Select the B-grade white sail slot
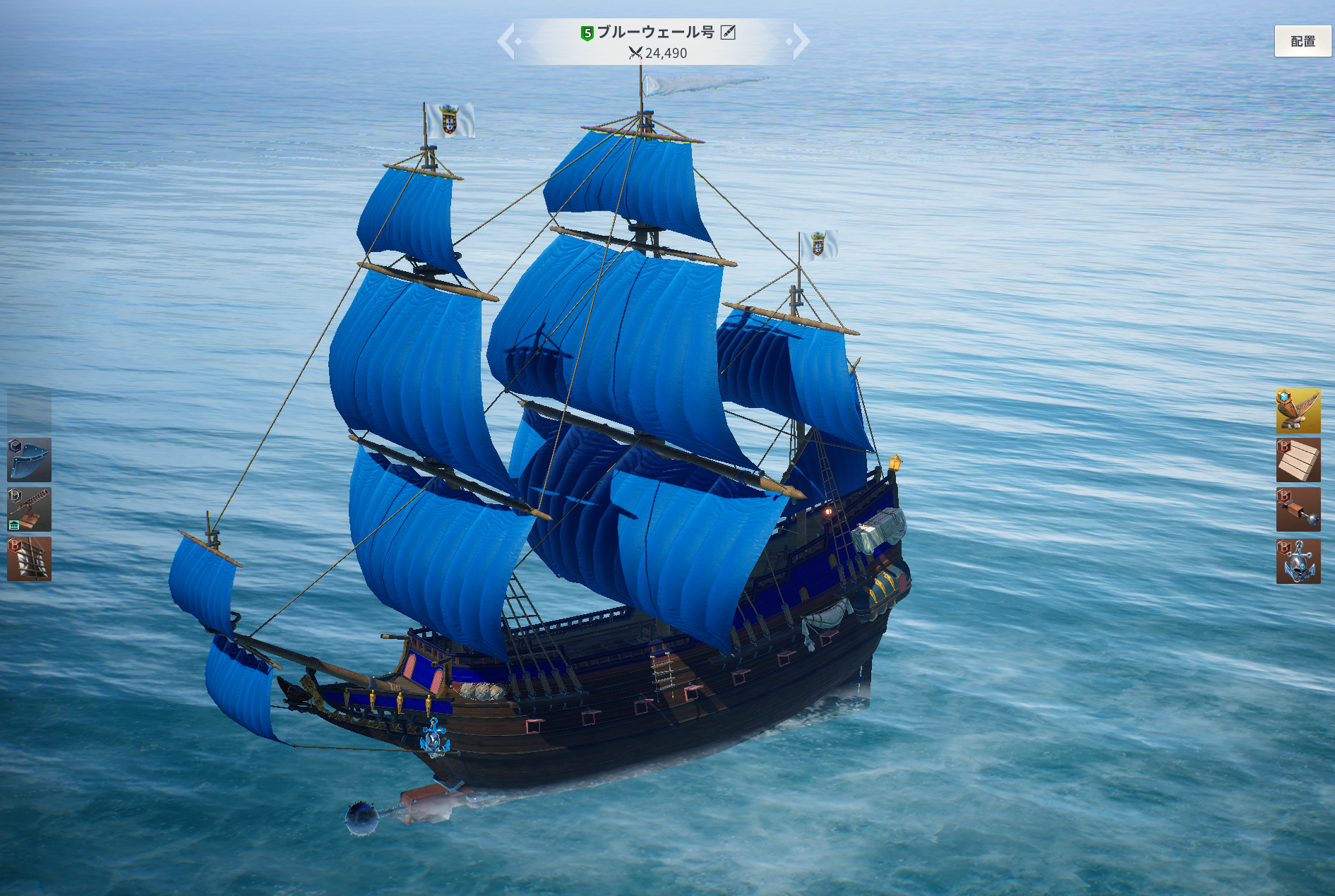 (x=29, y=558)
